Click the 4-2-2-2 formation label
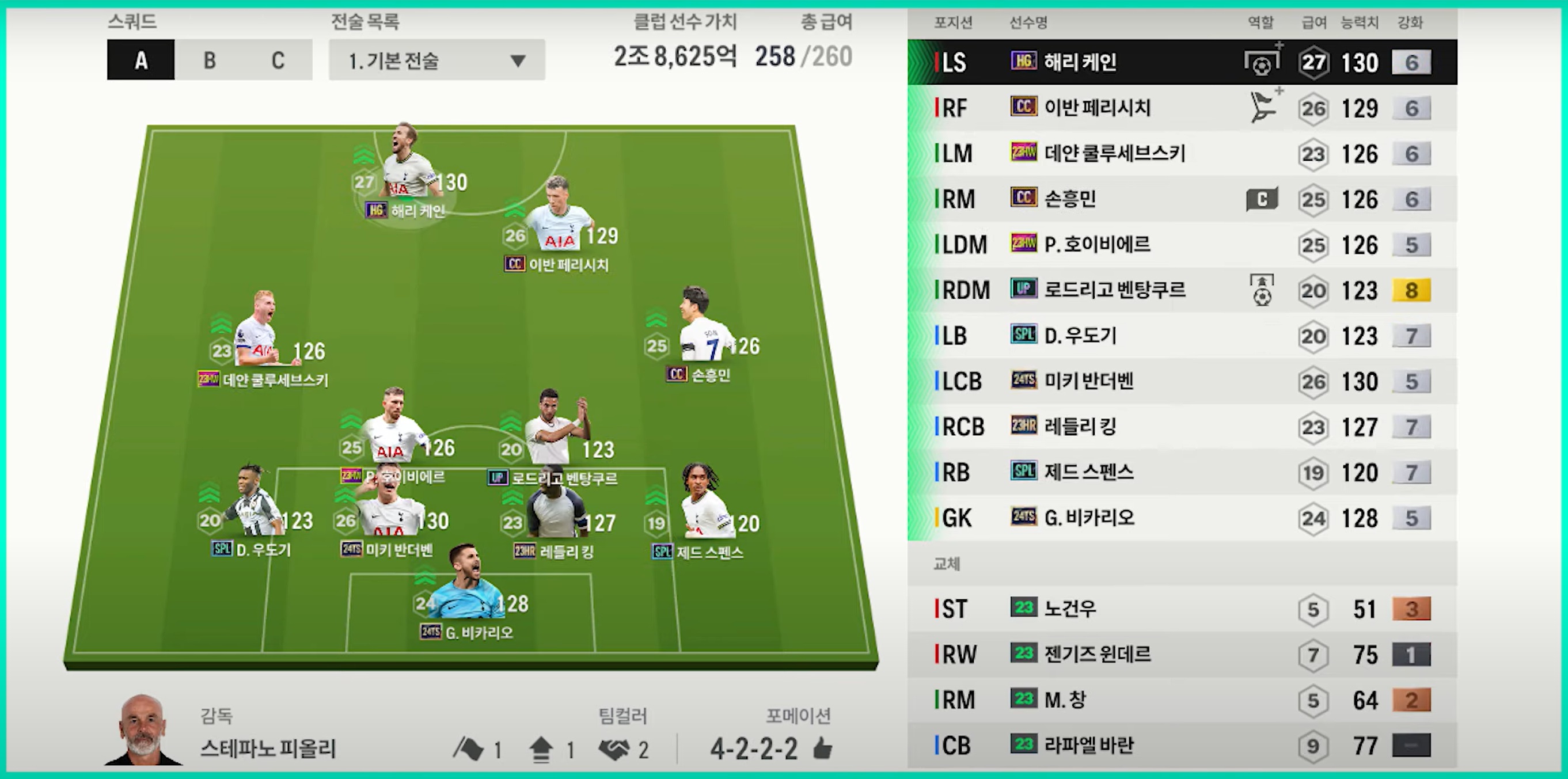The image size is (1568, 779). (x=754, y=748)
